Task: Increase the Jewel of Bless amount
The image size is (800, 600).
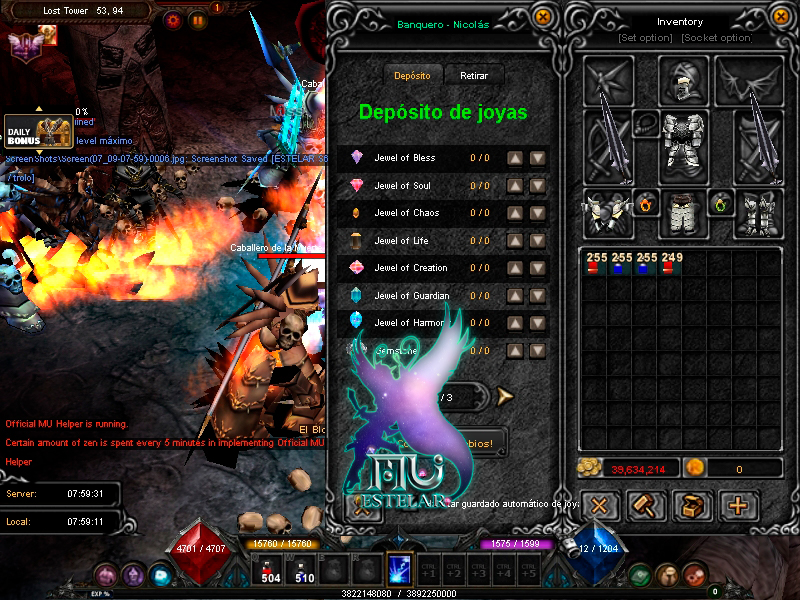Action: [514, 158]
